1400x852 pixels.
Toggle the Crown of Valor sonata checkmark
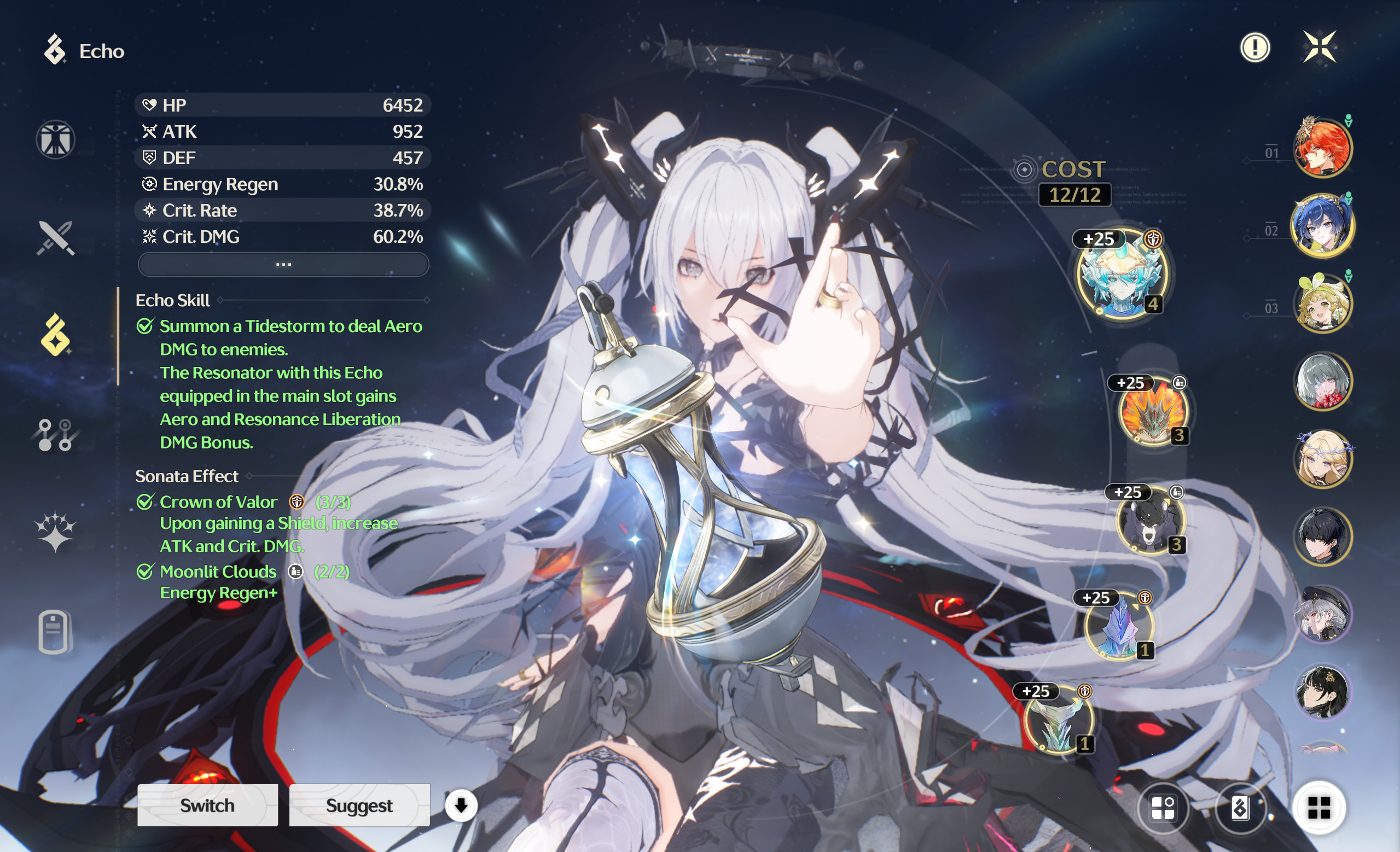147,501
